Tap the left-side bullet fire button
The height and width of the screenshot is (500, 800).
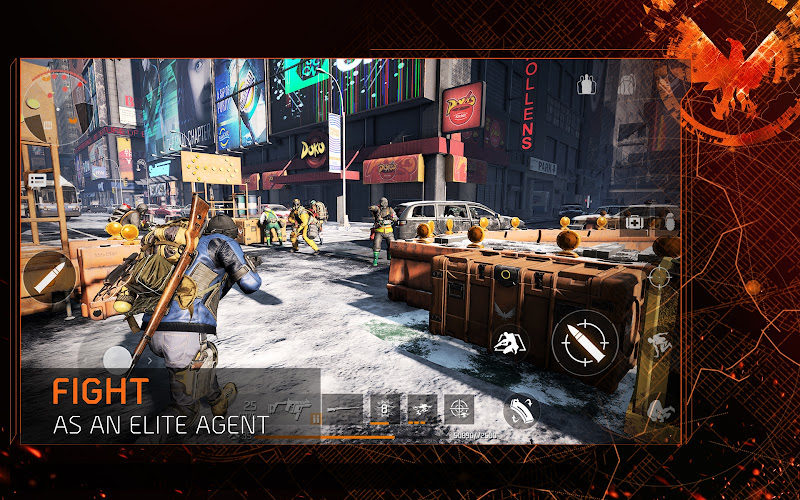point(47,277)
